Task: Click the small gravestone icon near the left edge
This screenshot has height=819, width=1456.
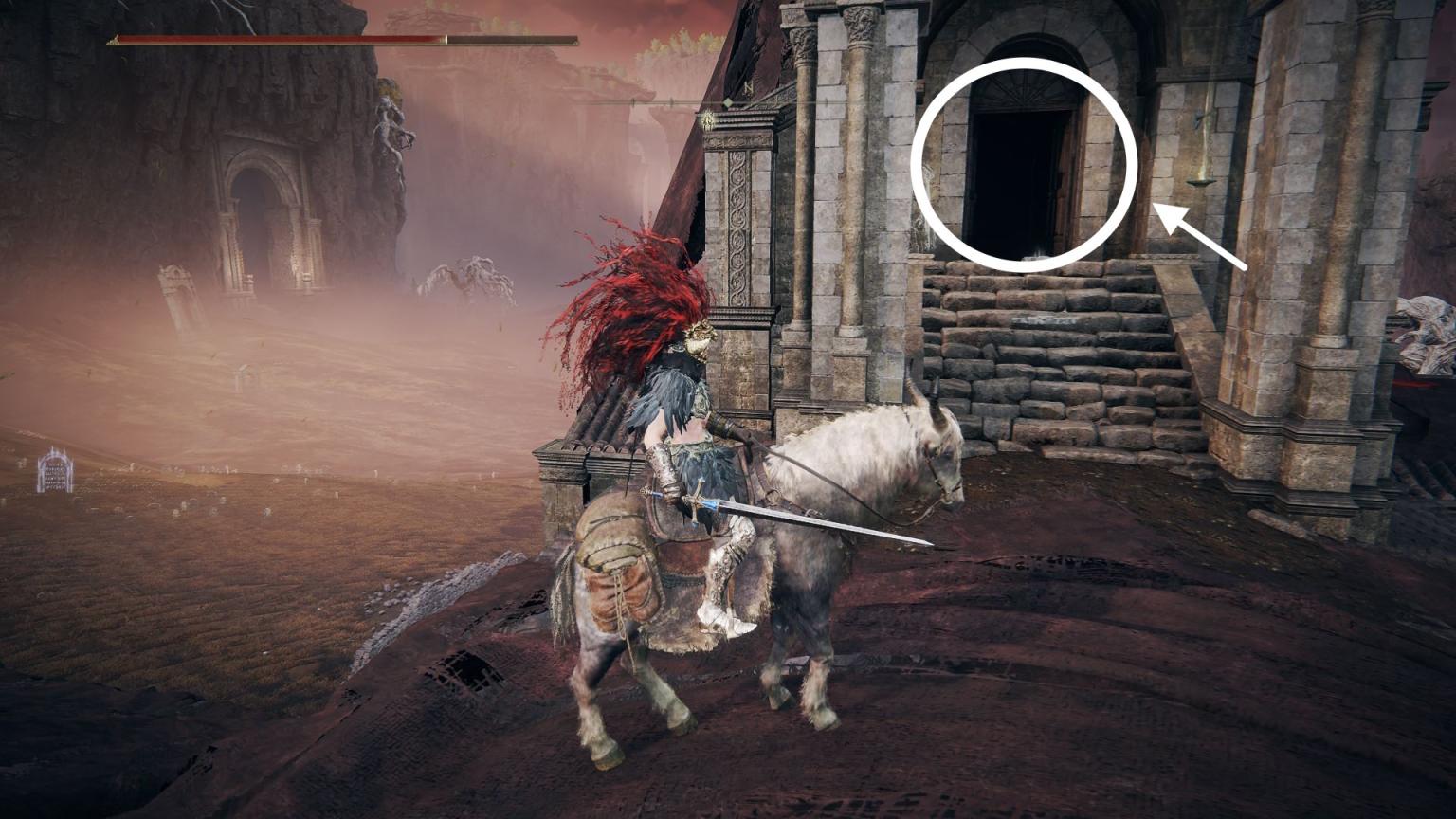Action: [55, 474]
